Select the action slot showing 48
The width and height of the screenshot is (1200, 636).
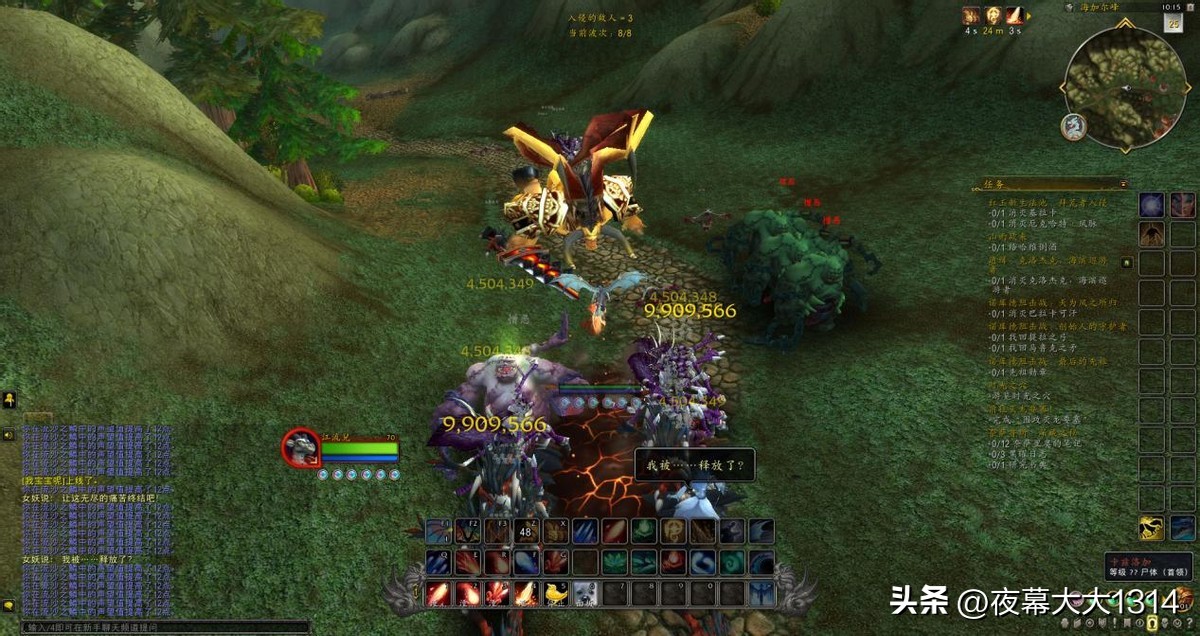point(526,532)
